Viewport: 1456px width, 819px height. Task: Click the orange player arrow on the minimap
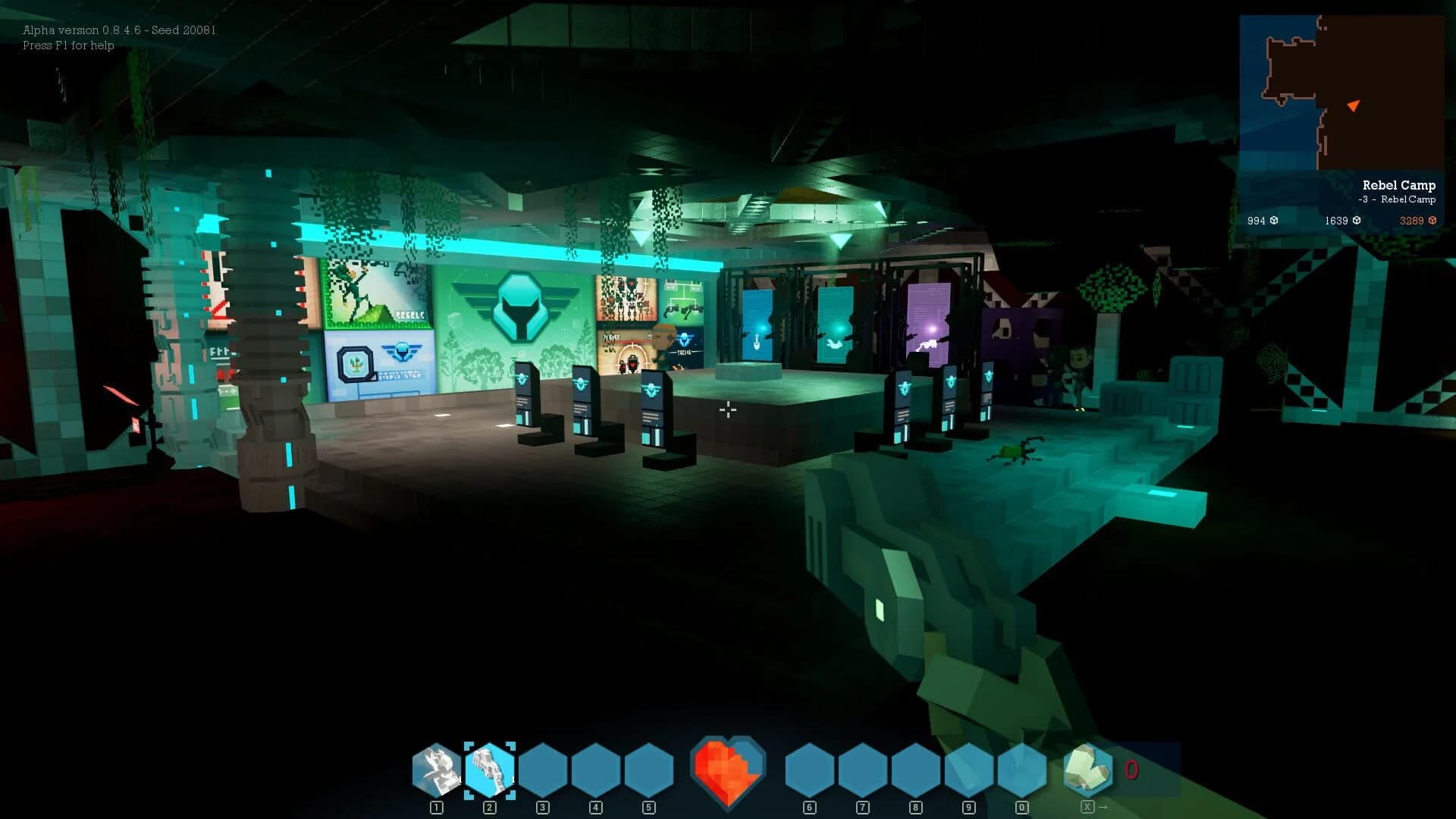(1354, 106)
